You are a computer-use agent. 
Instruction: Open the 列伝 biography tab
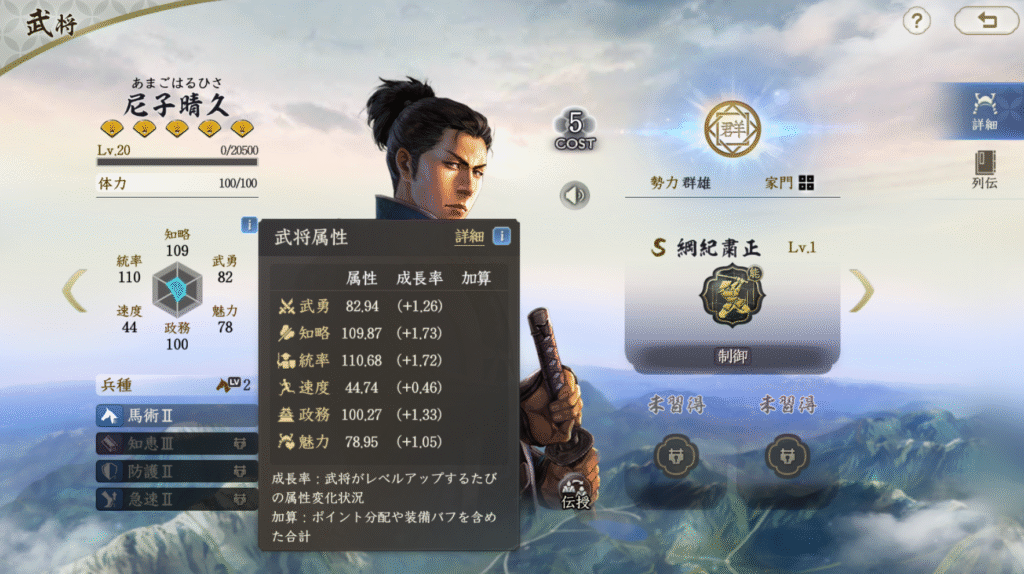coord(984,171)
